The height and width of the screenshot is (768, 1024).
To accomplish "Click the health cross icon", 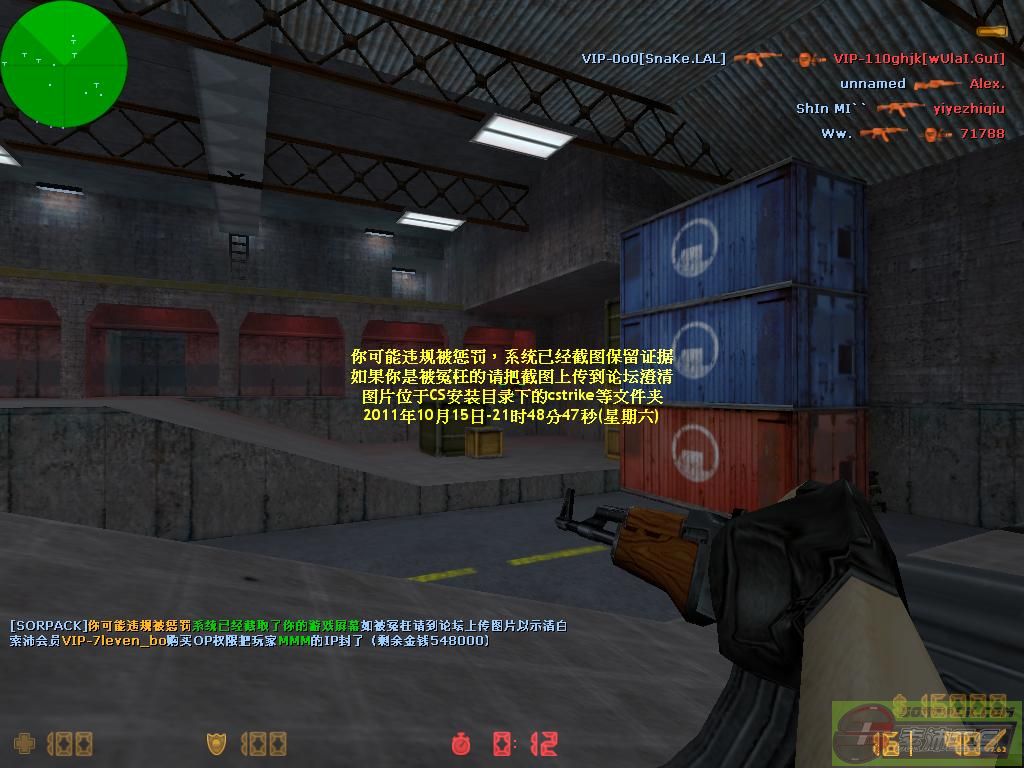I will [x=23, y=743].
